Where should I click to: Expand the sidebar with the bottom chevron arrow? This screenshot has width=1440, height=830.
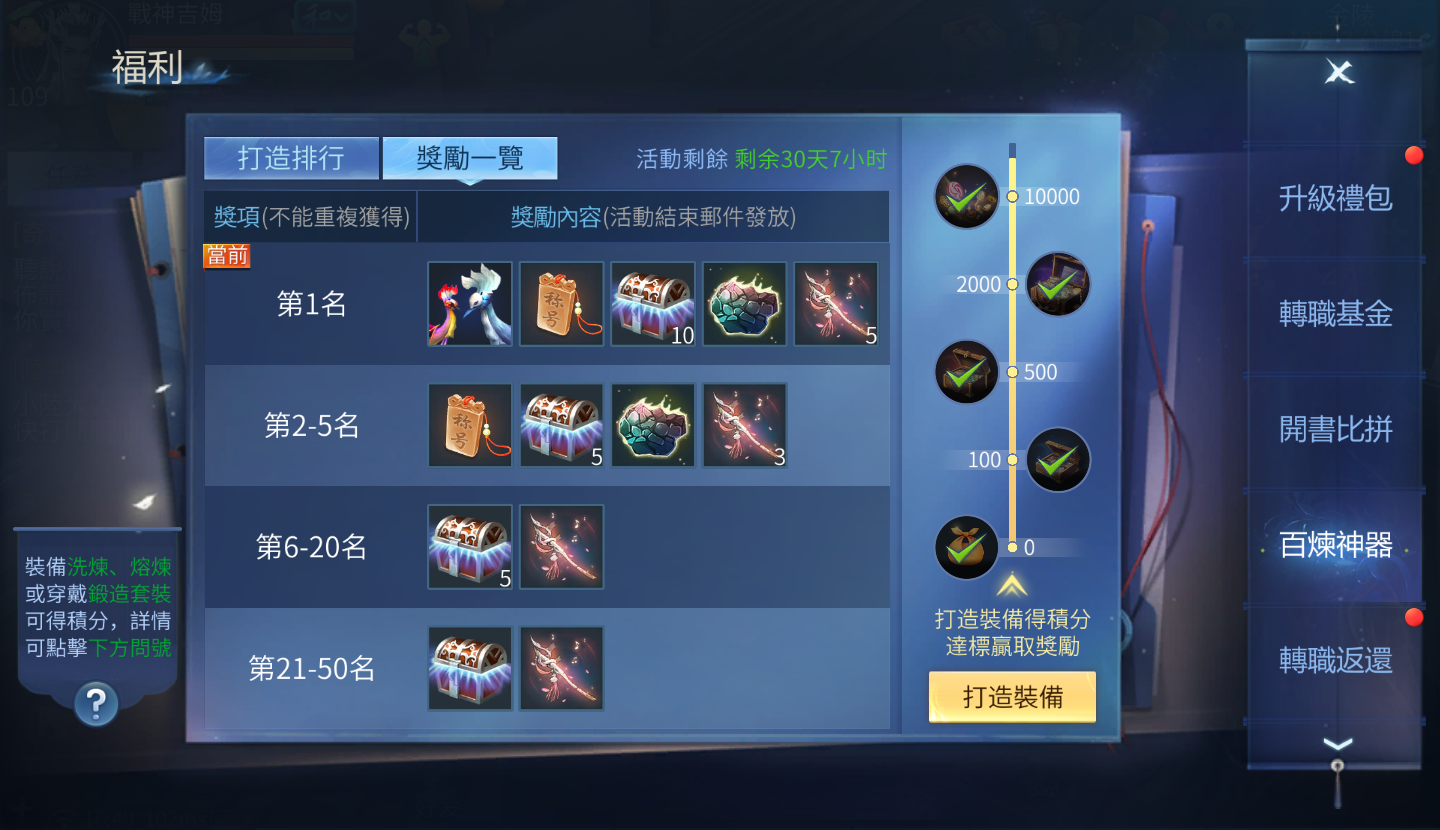(x=1337, y=743)
